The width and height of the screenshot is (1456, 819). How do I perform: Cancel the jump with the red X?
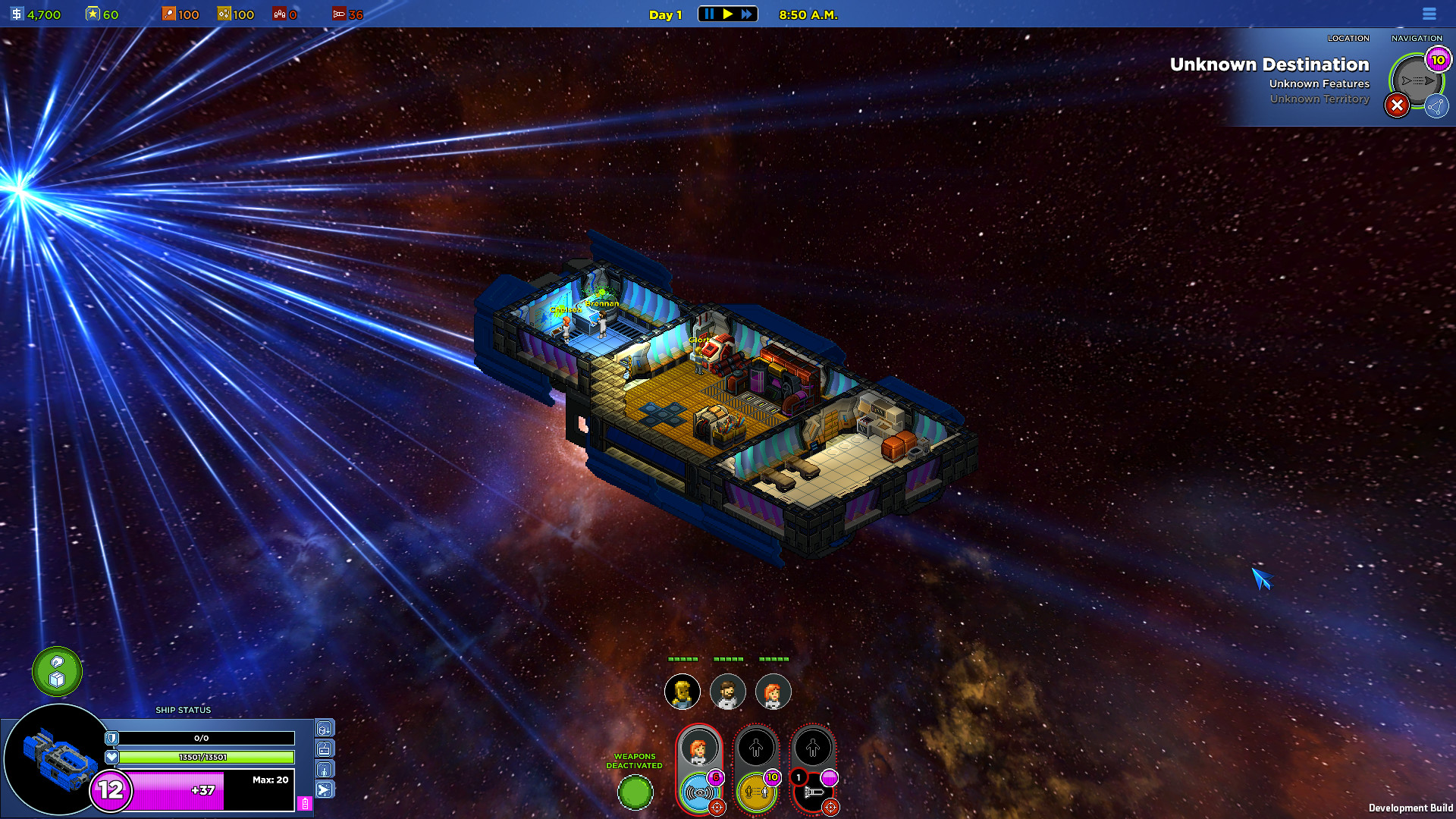pyautogui.click(x=1397, y=105)
